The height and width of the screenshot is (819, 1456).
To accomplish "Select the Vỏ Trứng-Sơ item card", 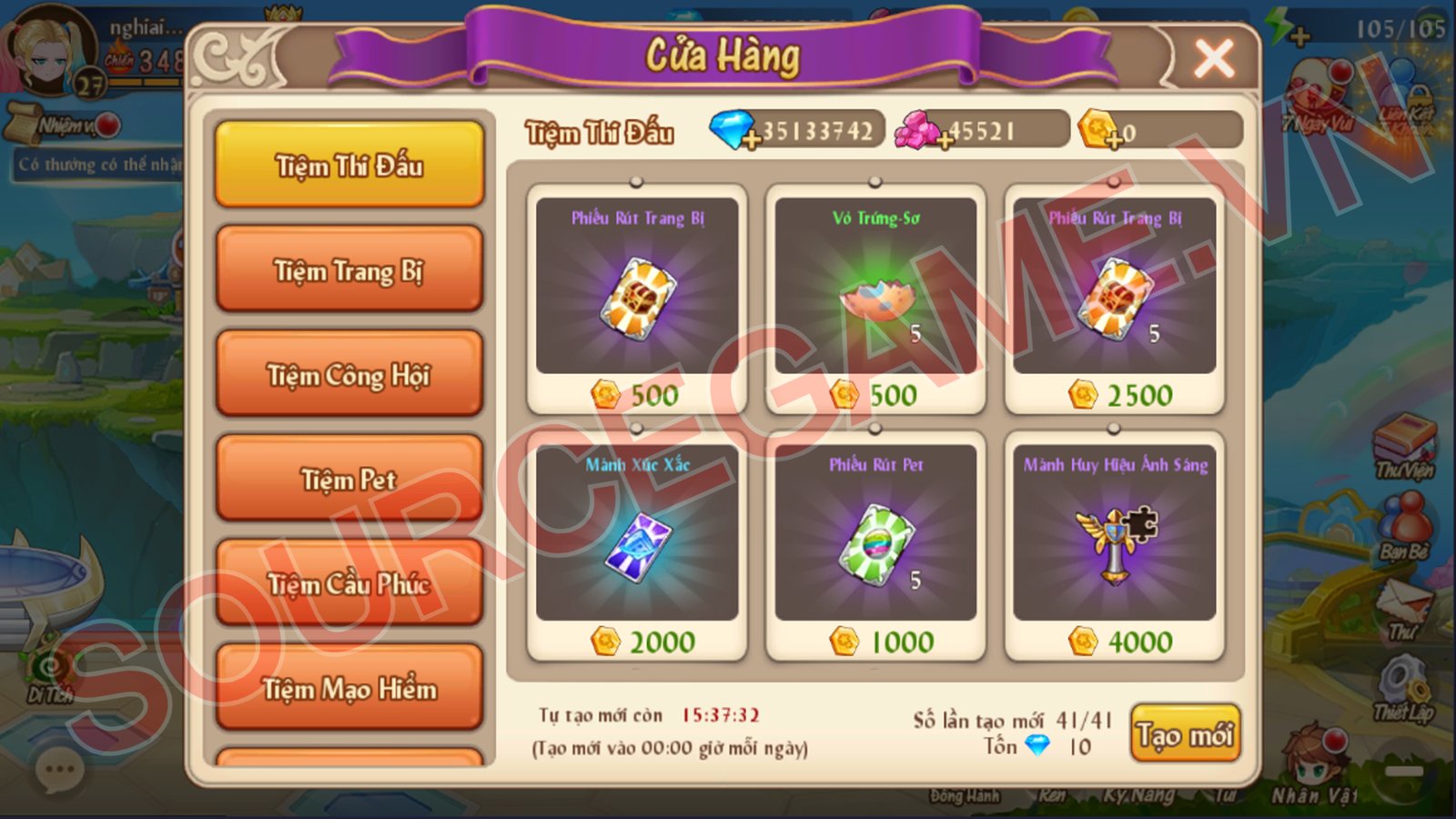I will pos(875,298).
